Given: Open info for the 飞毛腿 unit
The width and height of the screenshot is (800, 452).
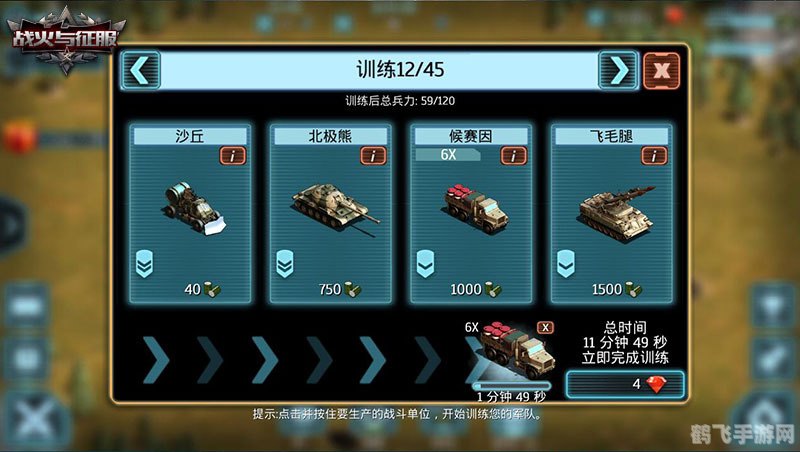Looking at the screenshot, I should (654, 156).
